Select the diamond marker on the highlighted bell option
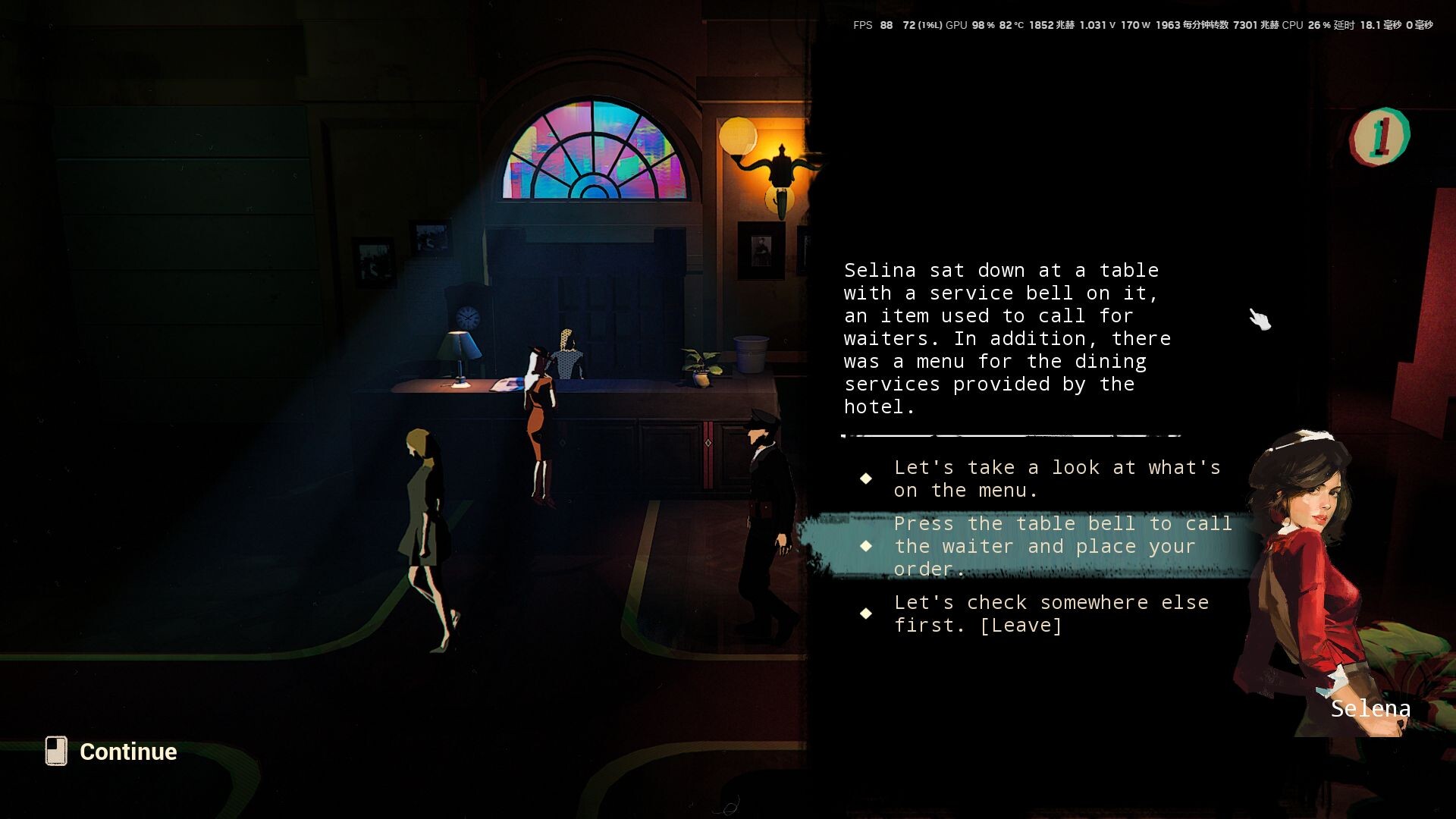 (867, 545)
